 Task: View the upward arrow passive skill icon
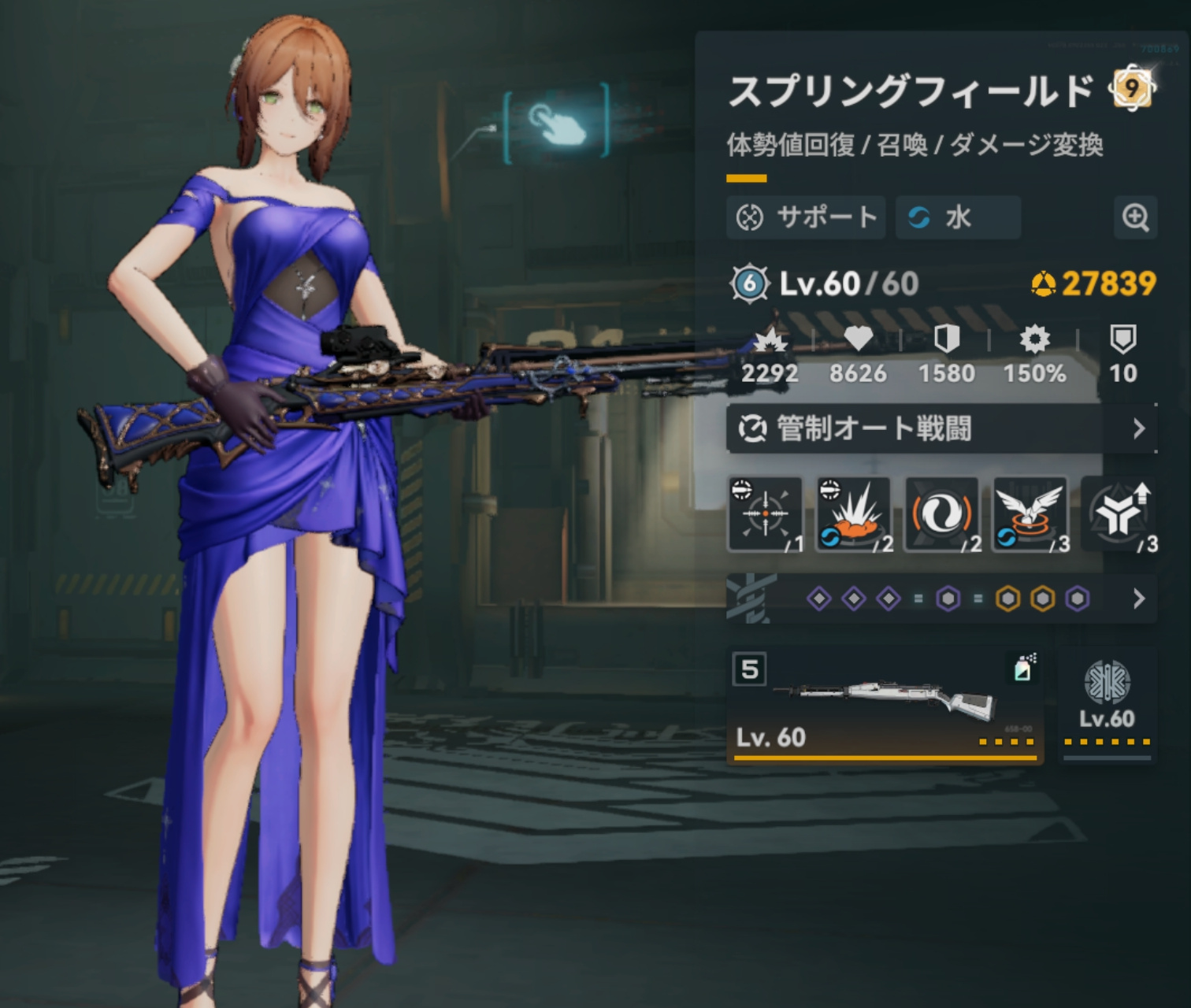click(1119, 514)
